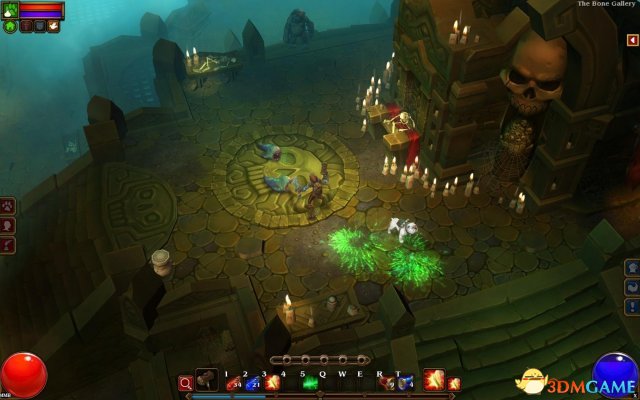
Task: Use the blue scroll in slot T
Action: pyautogui.click(x=405, y=382)
